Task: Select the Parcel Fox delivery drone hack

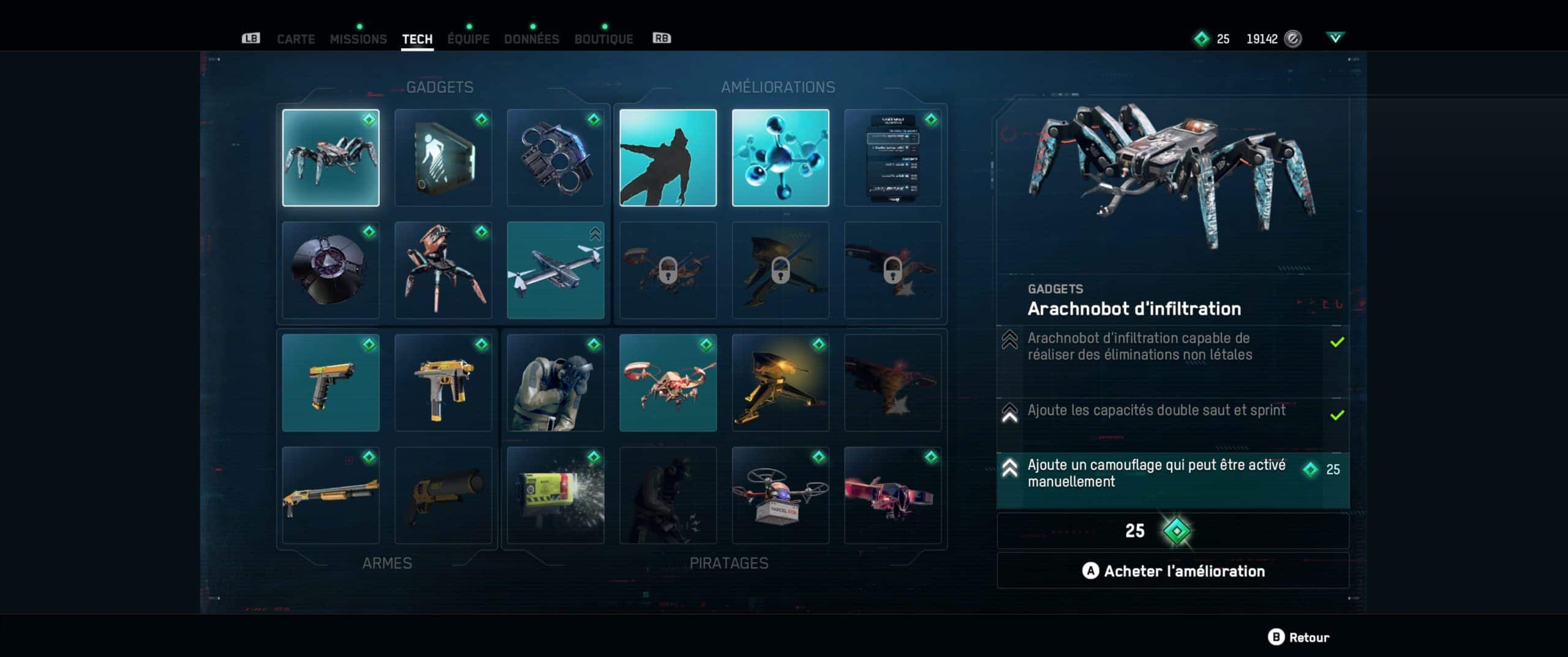Action: click(780, 495)
